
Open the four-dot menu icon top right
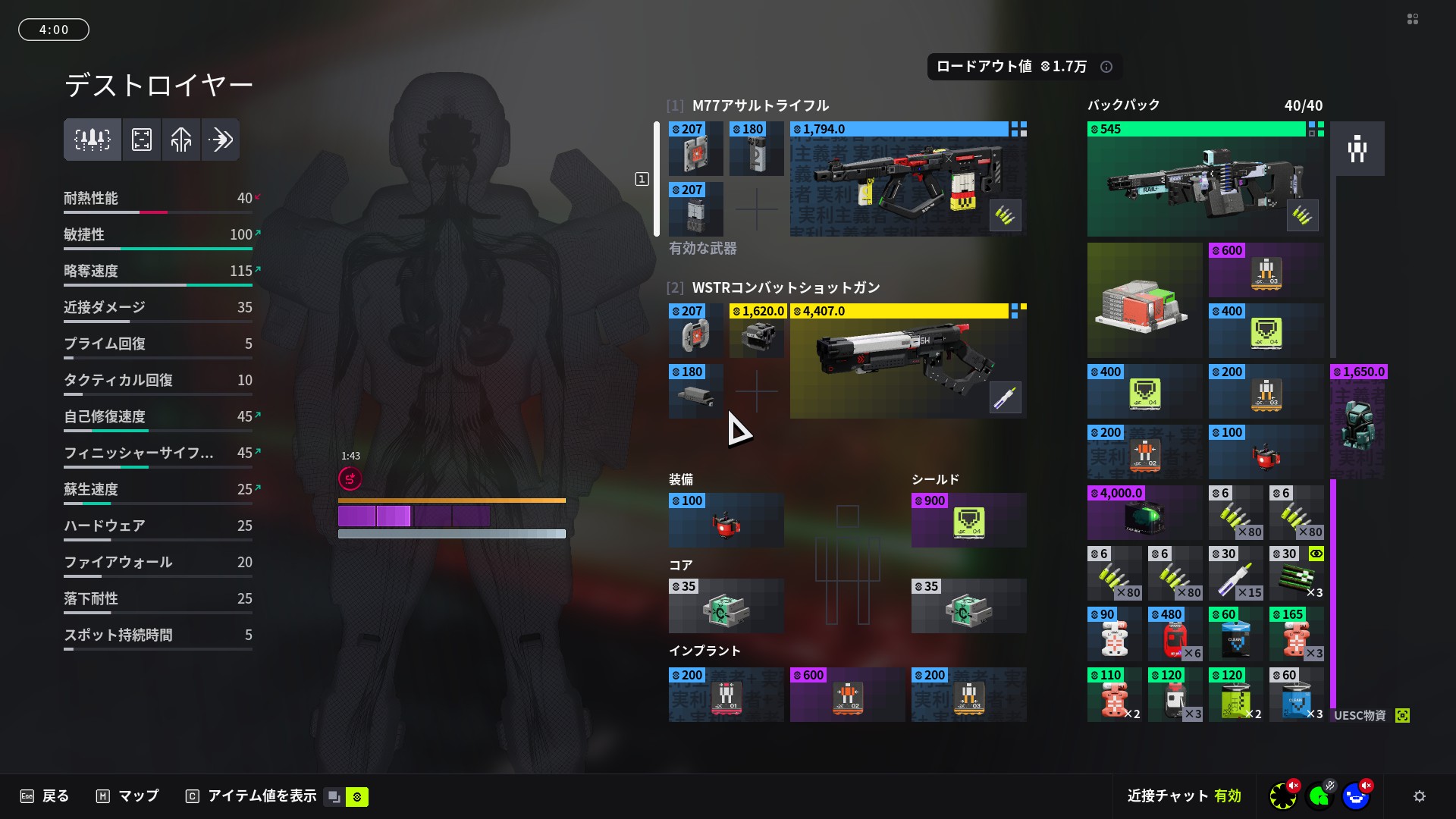pos(1413,19)
